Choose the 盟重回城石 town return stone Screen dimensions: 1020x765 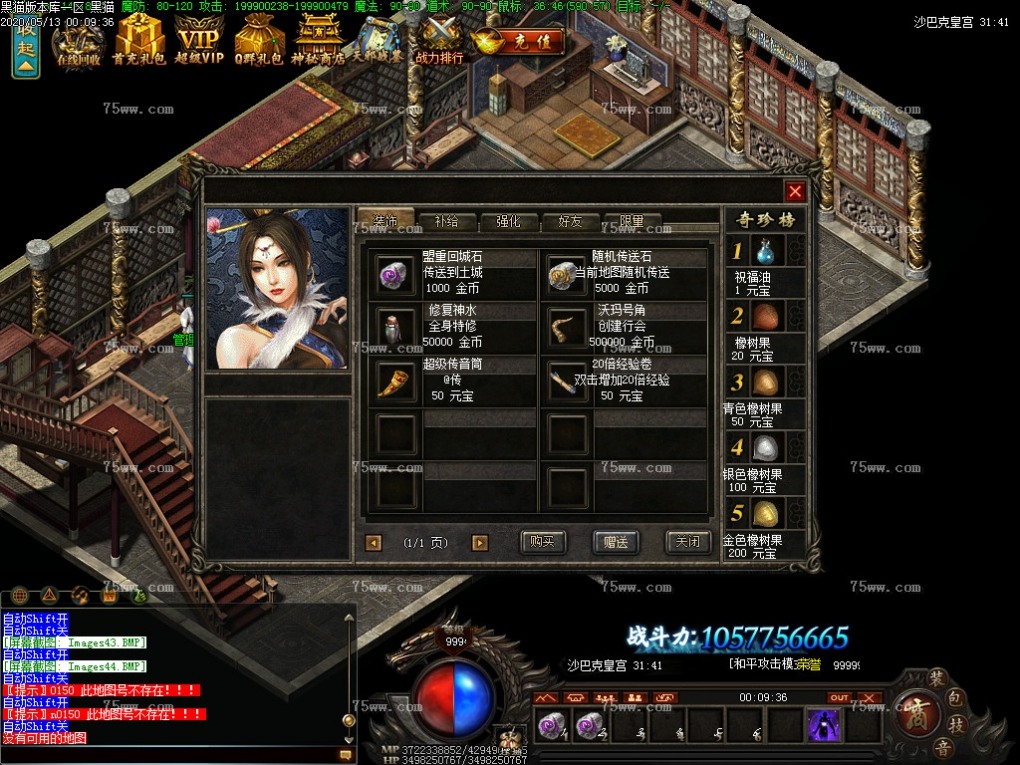point(395,273)
